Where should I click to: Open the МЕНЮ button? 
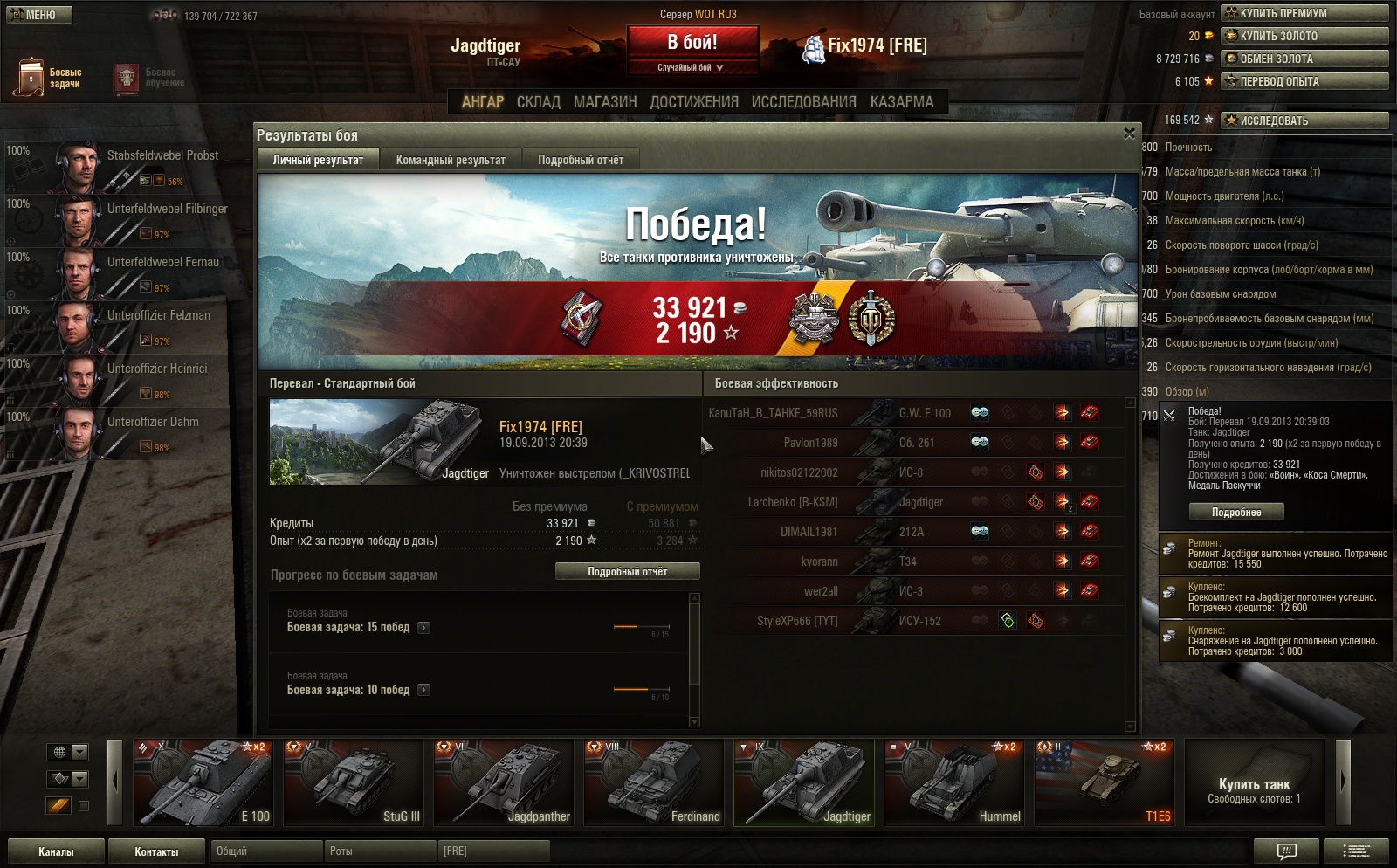(x=39, y=15)
